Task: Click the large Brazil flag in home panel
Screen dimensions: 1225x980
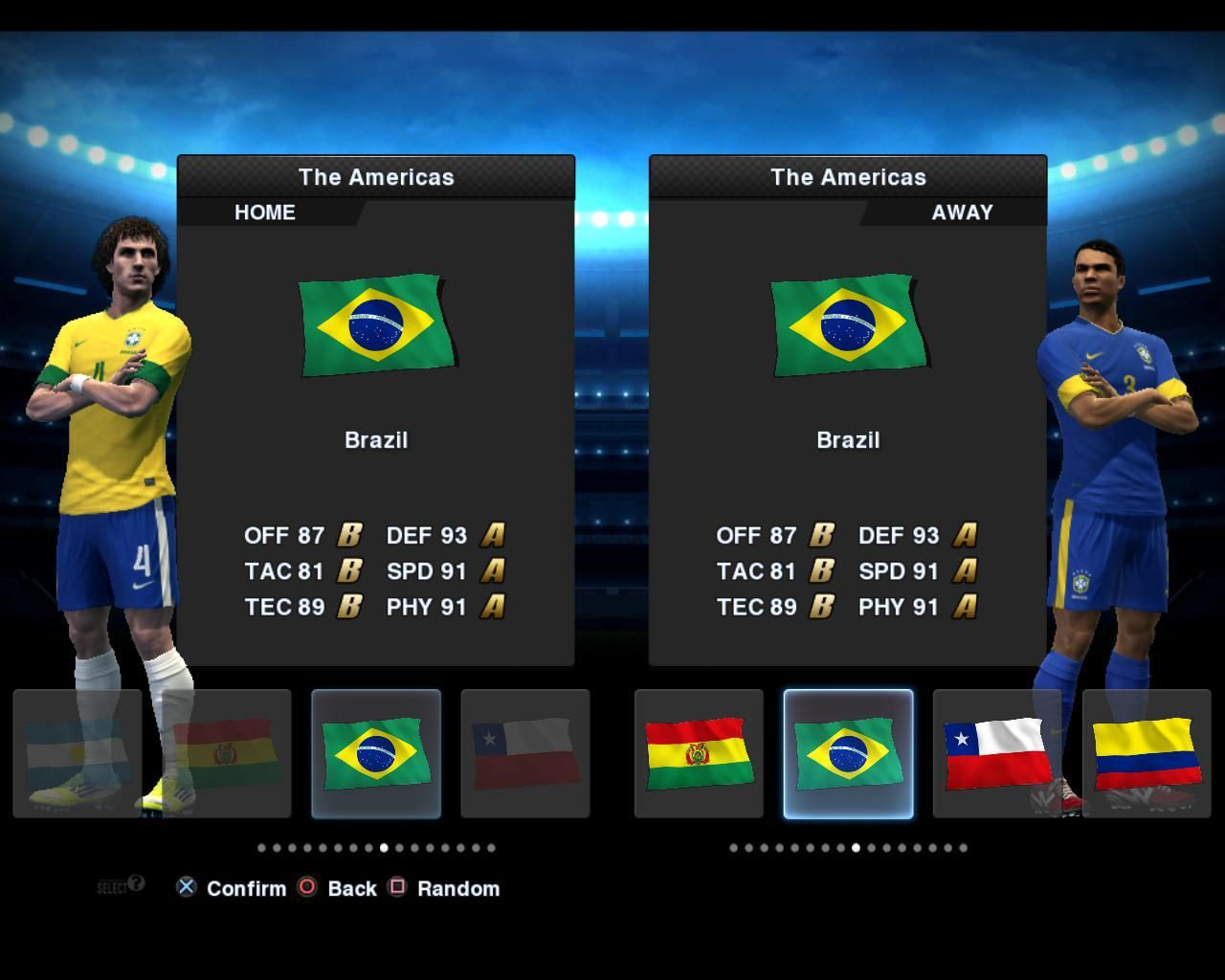Action: point(375,325)
